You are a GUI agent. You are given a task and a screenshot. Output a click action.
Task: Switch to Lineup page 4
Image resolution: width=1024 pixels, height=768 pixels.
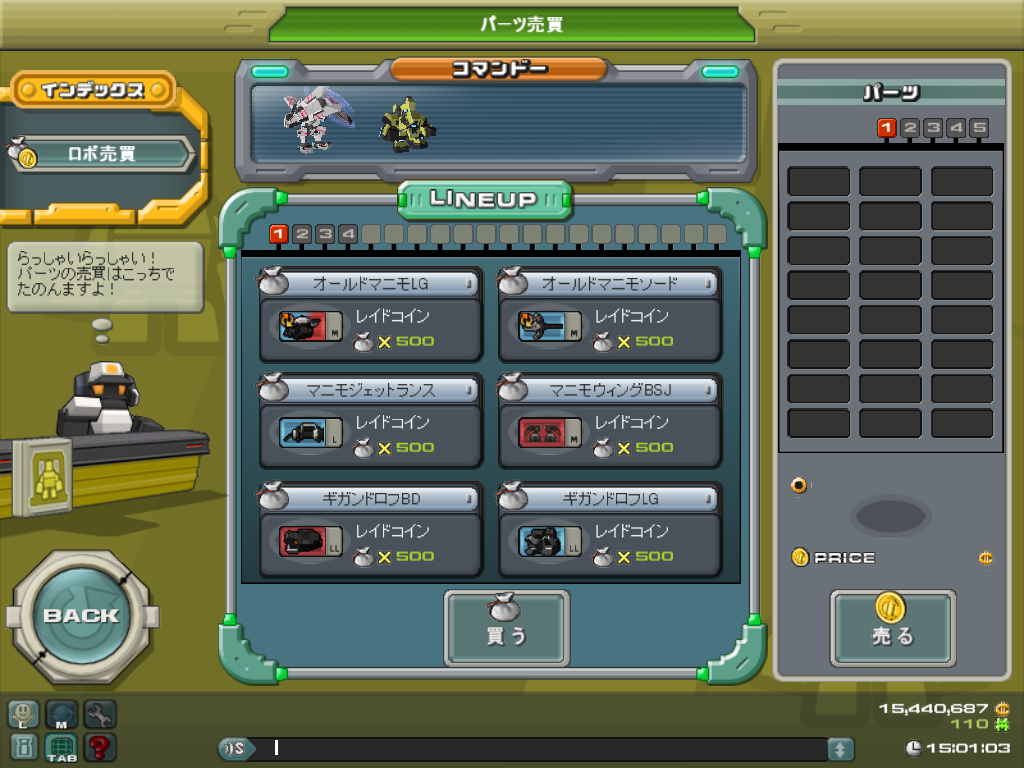[348, 234]
